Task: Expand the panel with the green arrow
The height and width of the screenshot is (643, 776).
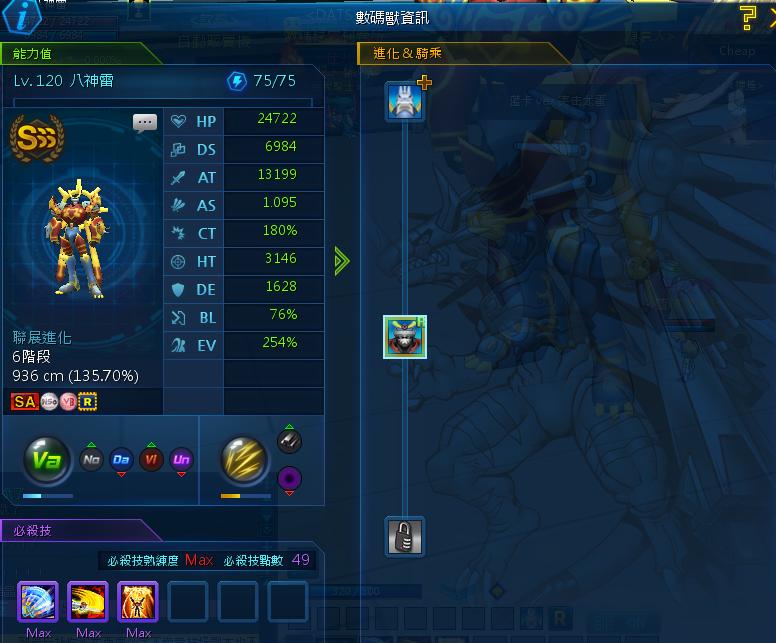Action: tap(342, 261)
